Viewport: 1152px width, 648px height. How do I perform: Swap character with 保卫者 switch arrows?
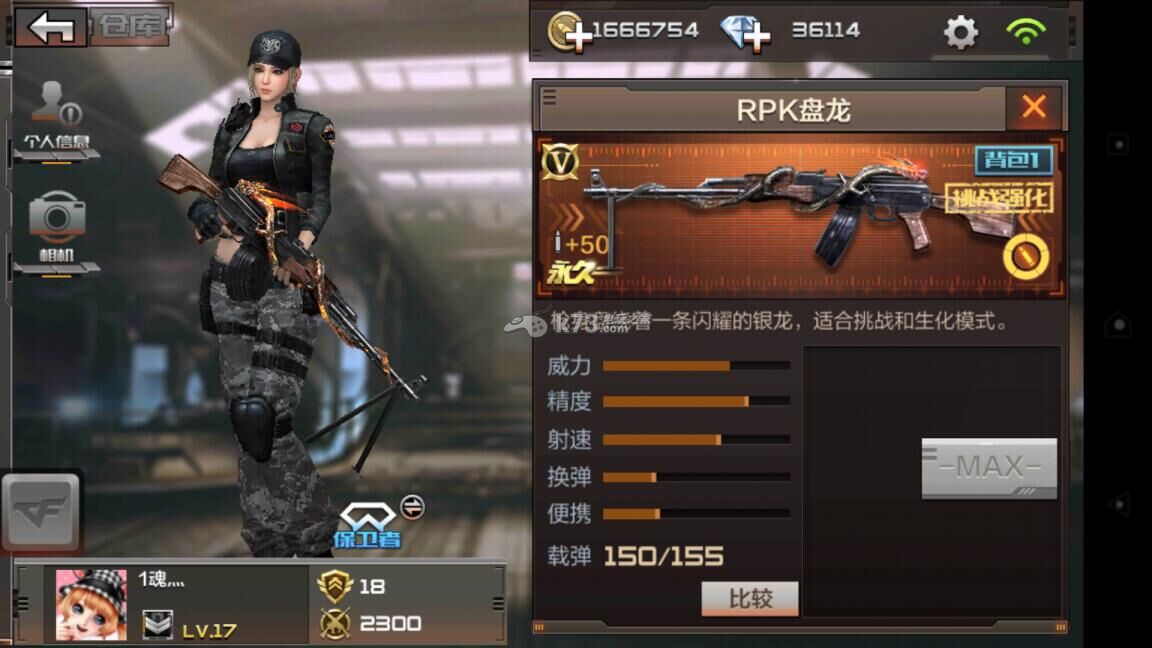pyautogui.click(x=412, y=507)
